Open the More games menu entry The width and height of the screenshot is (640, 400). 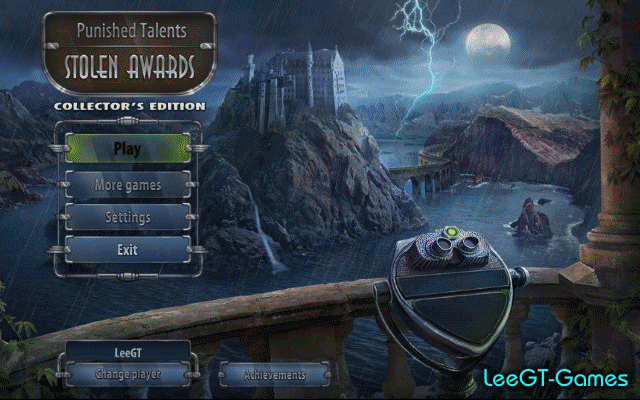[x=127, y=185]
